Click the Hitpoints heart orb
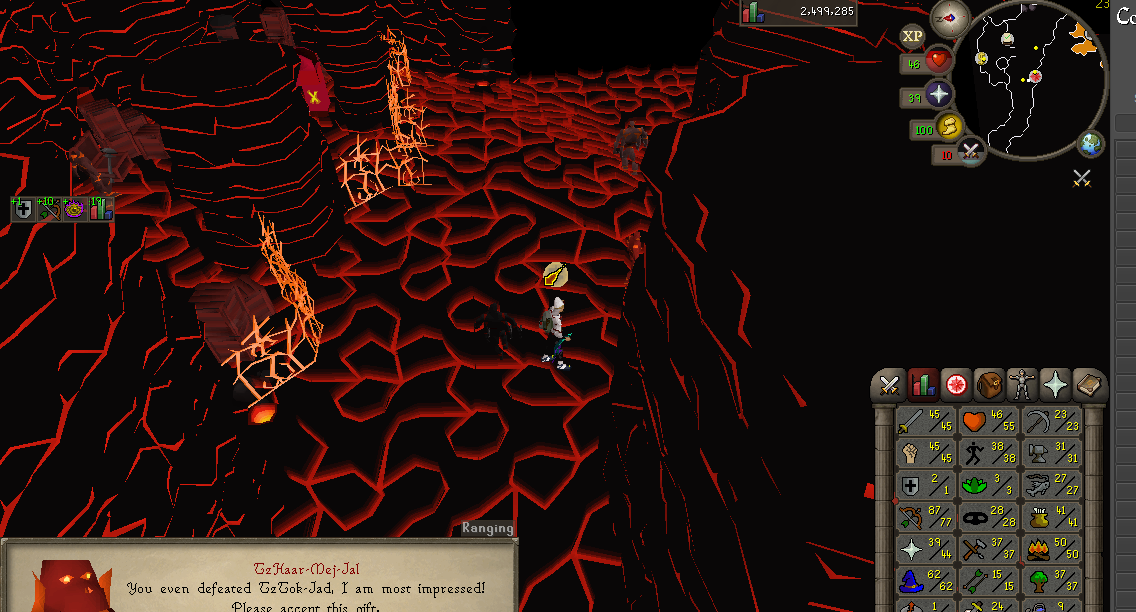This screenshot has height=612, width=1136. (938, 62)
